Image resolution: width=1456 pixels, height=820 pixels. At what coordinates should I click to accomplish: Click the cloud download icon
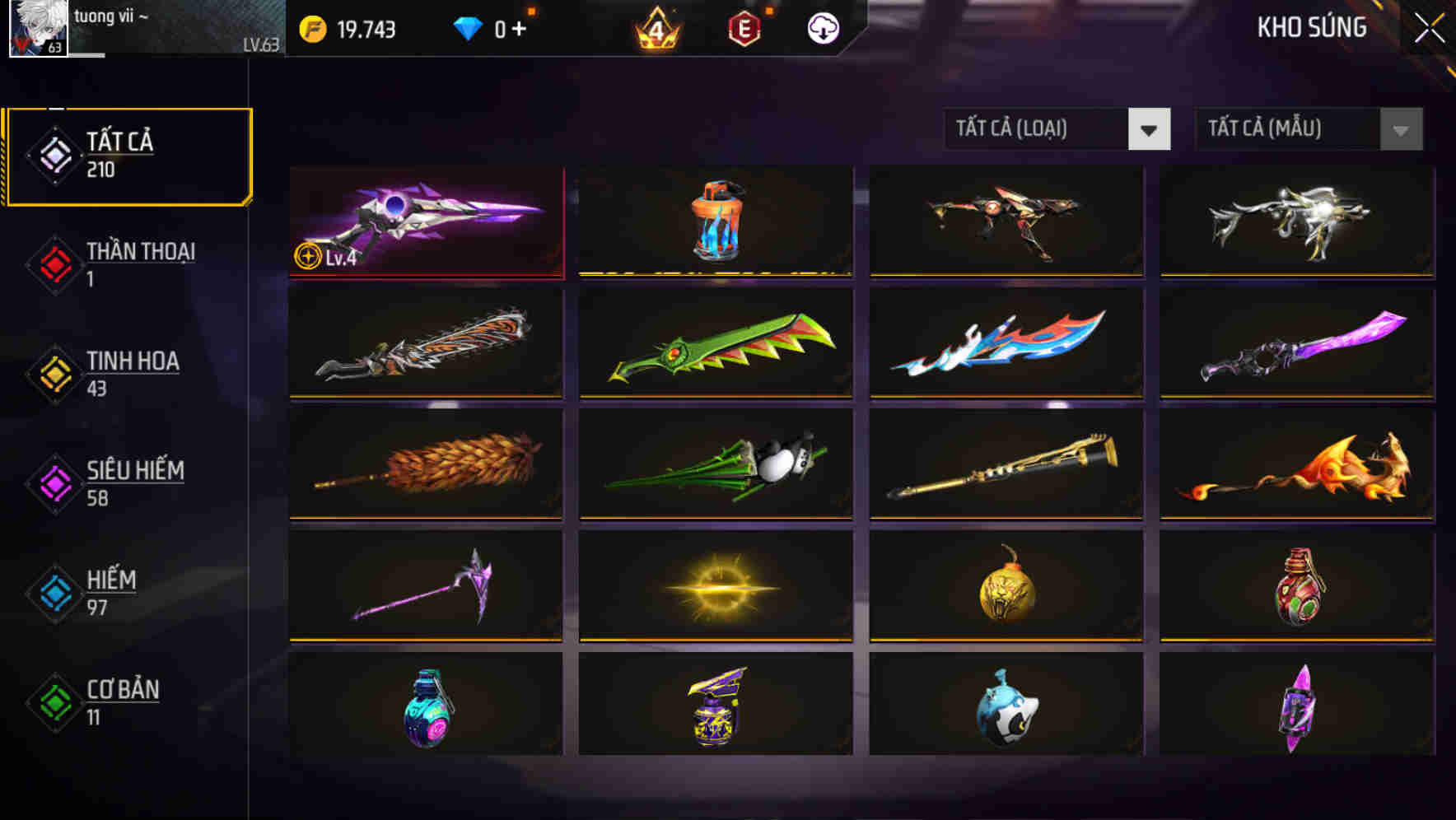click(x=822, y=27)
